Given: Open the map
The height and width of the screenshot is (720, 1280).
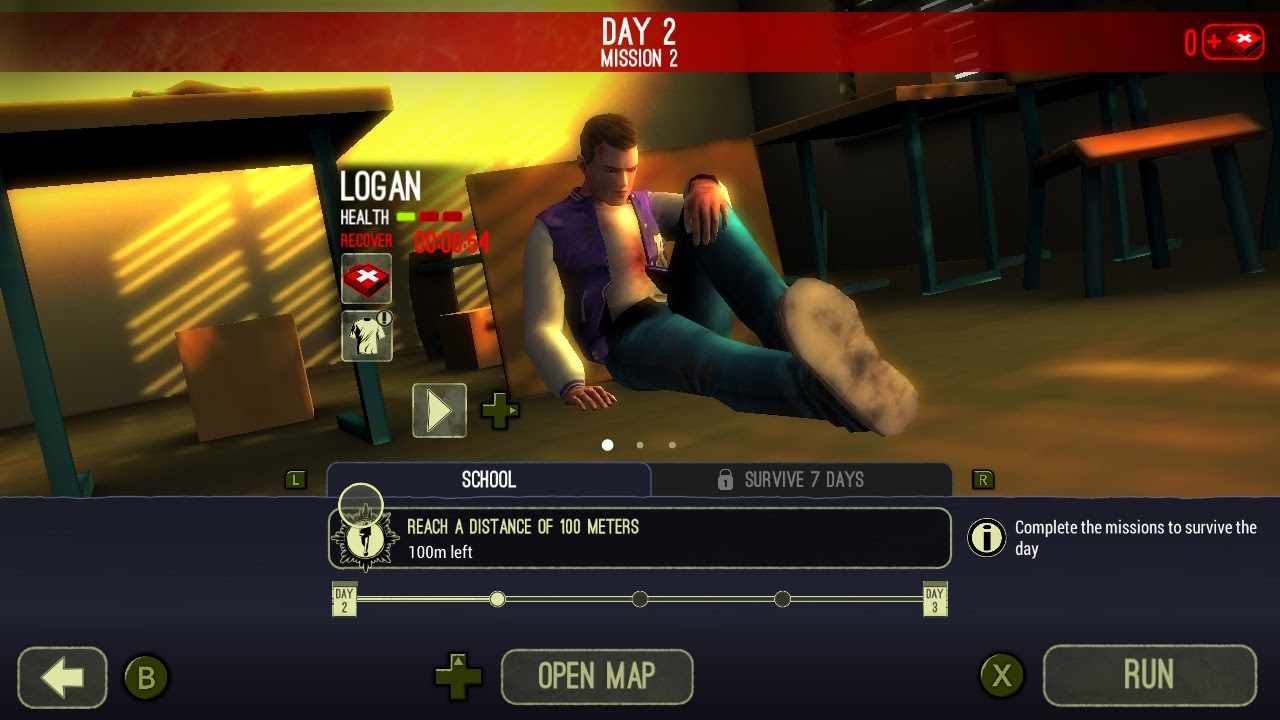Looking at the screenshot, I should (x=596, y=677).
